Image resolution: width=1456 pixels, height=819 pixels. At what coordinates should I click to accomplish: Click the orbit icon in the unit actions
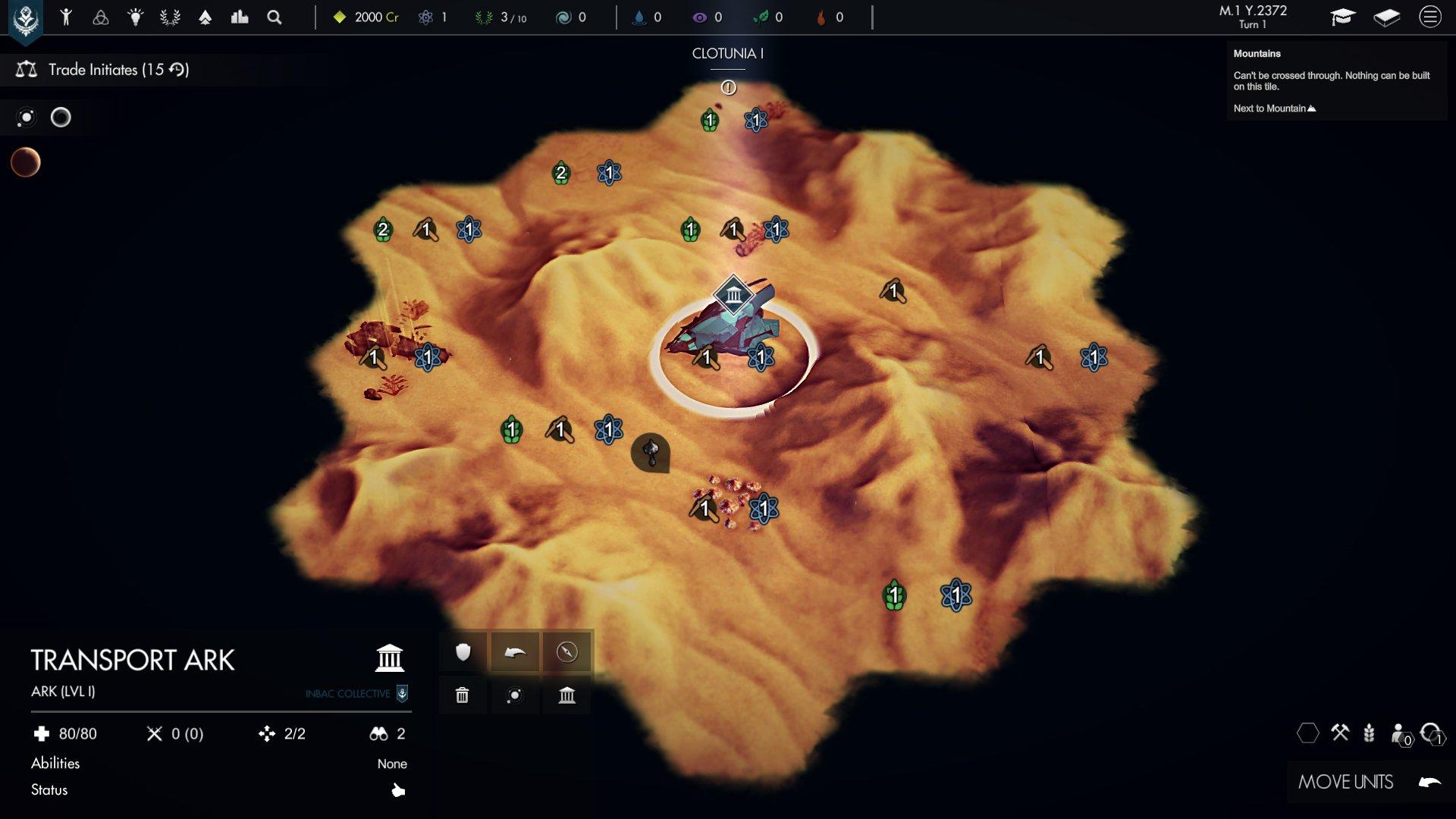(x=516, y=694)
